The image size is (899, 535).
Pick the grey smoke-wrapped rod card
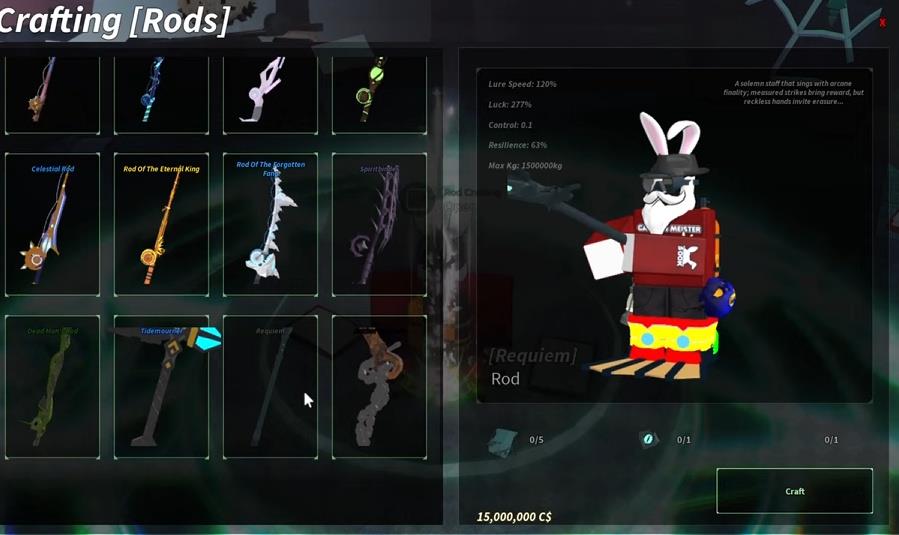[379, 388]
